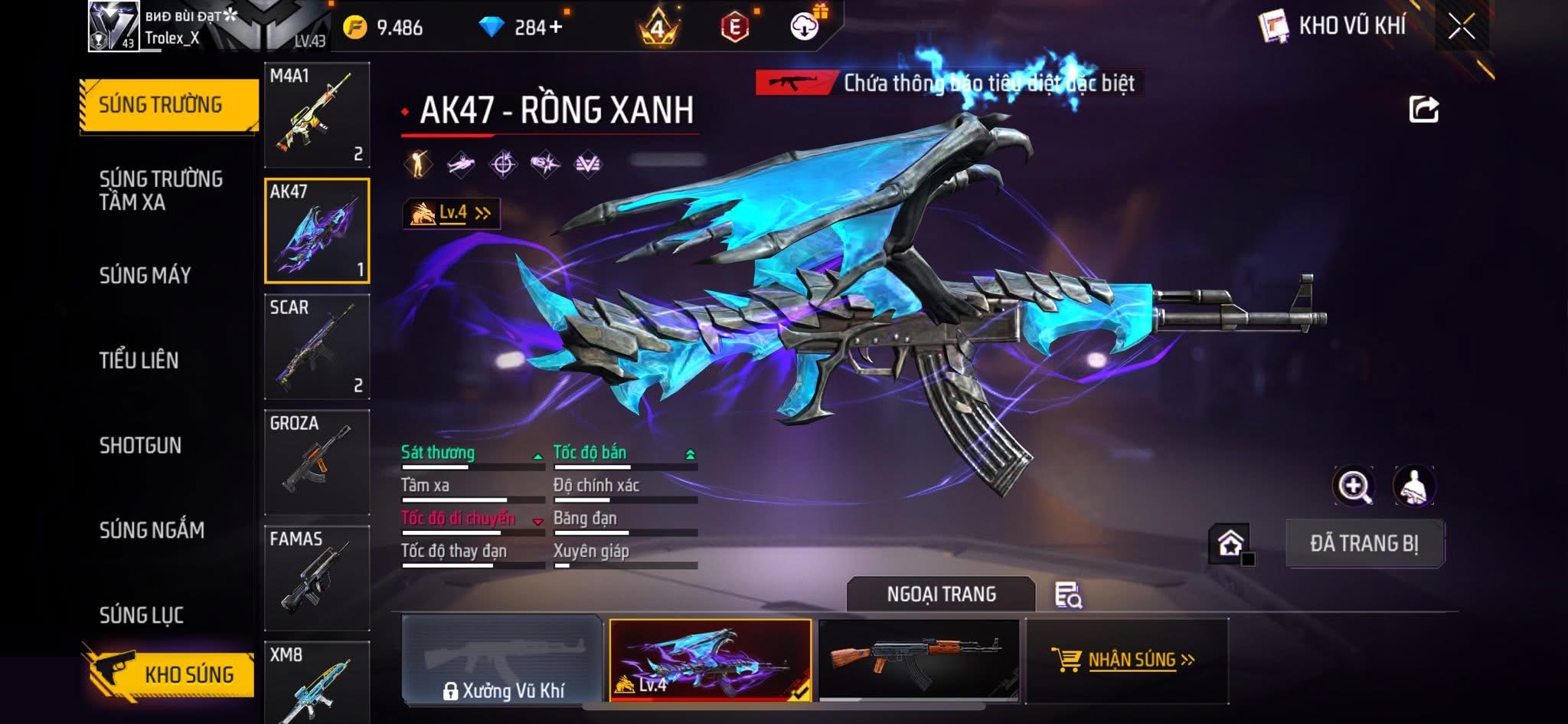Image resolution: width=1568 pixels, height=724 pixels.
Task: Open the locked Xưởng Vũ Khí tile
Action: [x=502, y=660]
